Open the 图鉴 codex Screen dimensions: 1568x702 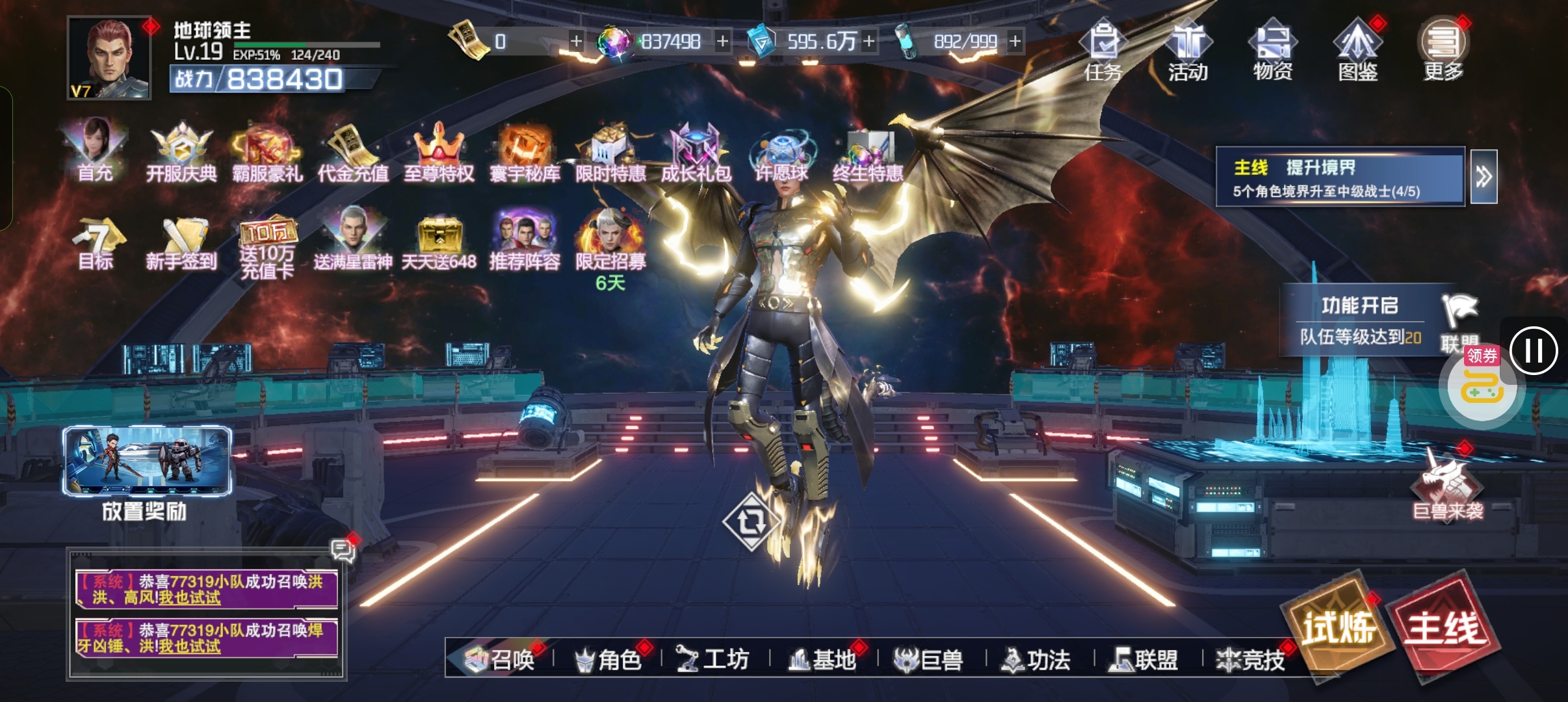[x=1358, y=51]
